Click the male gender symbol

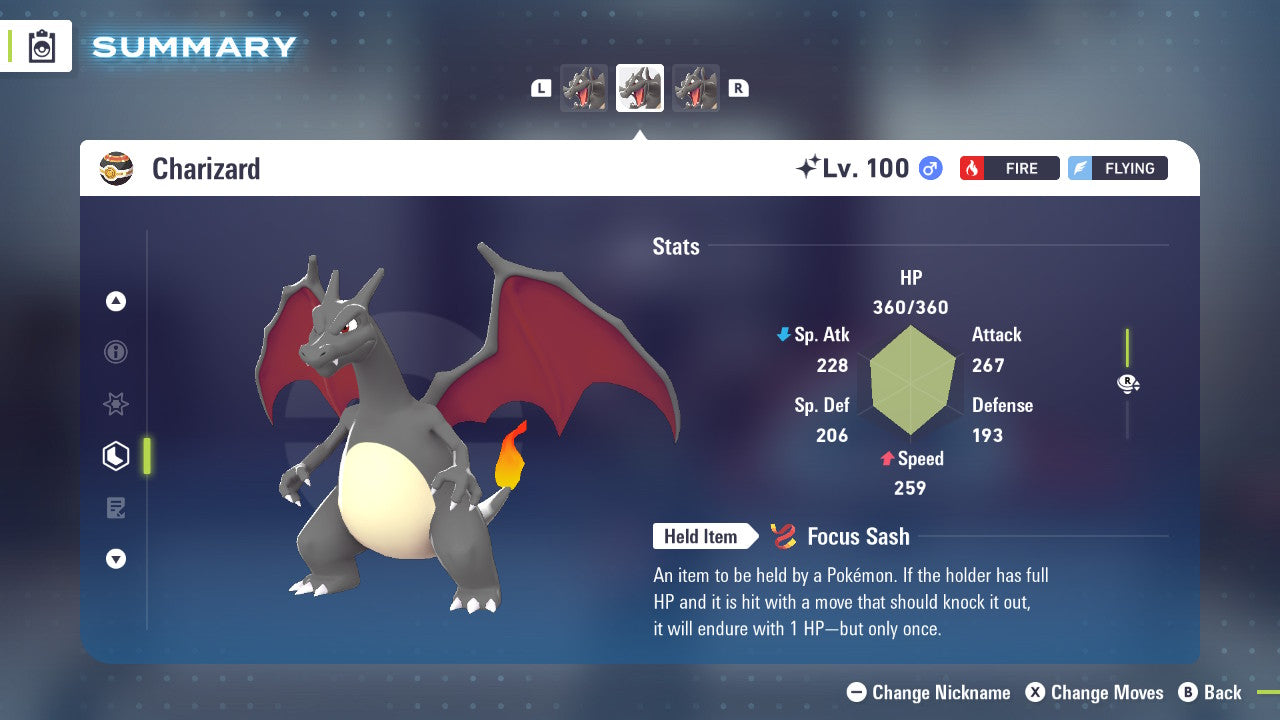(x=929, y=168)
